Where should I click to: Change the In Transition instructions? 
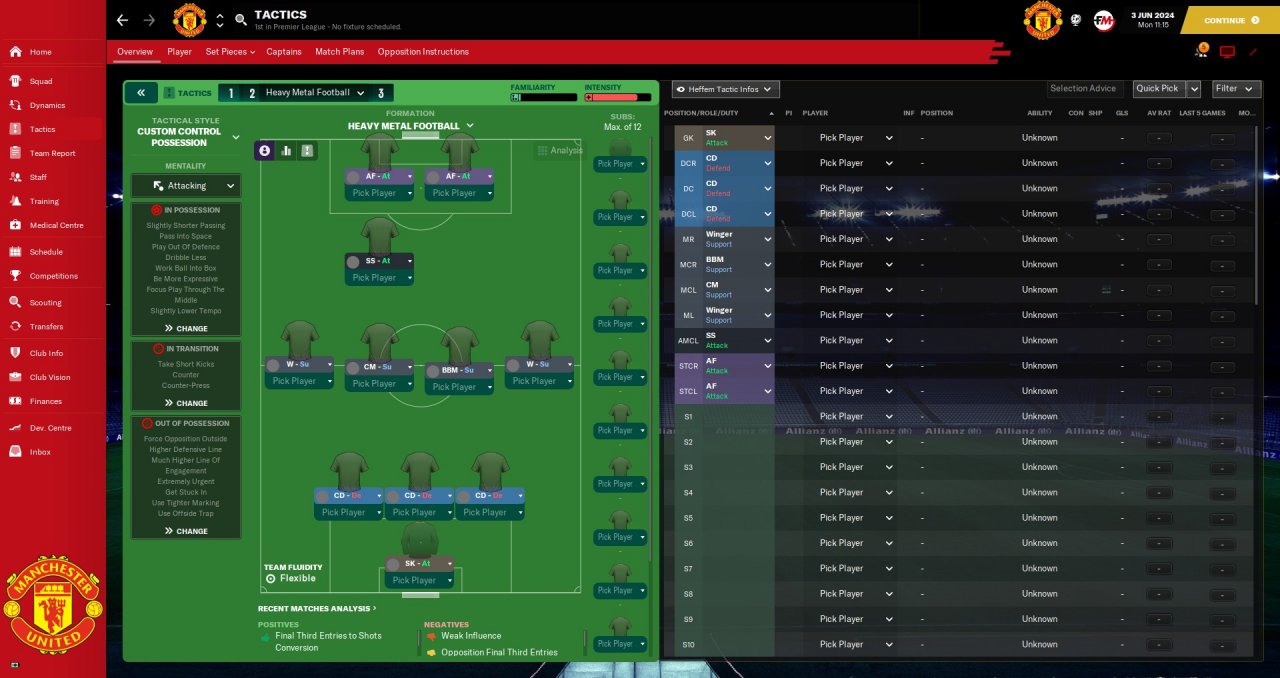click(x=186, y=403)
